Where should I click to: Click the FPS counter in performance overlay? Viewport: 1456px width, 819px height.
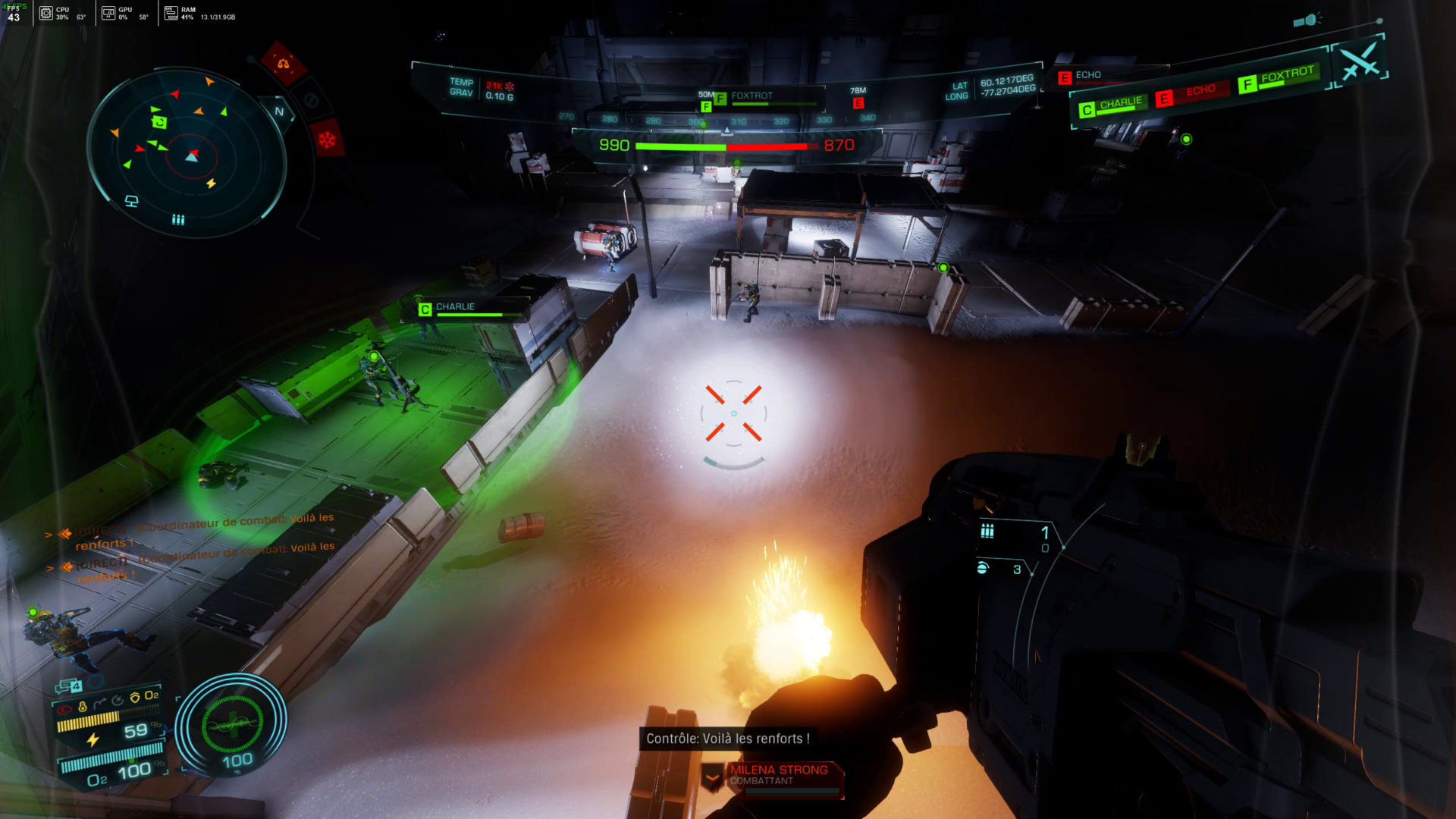(14, 13)
